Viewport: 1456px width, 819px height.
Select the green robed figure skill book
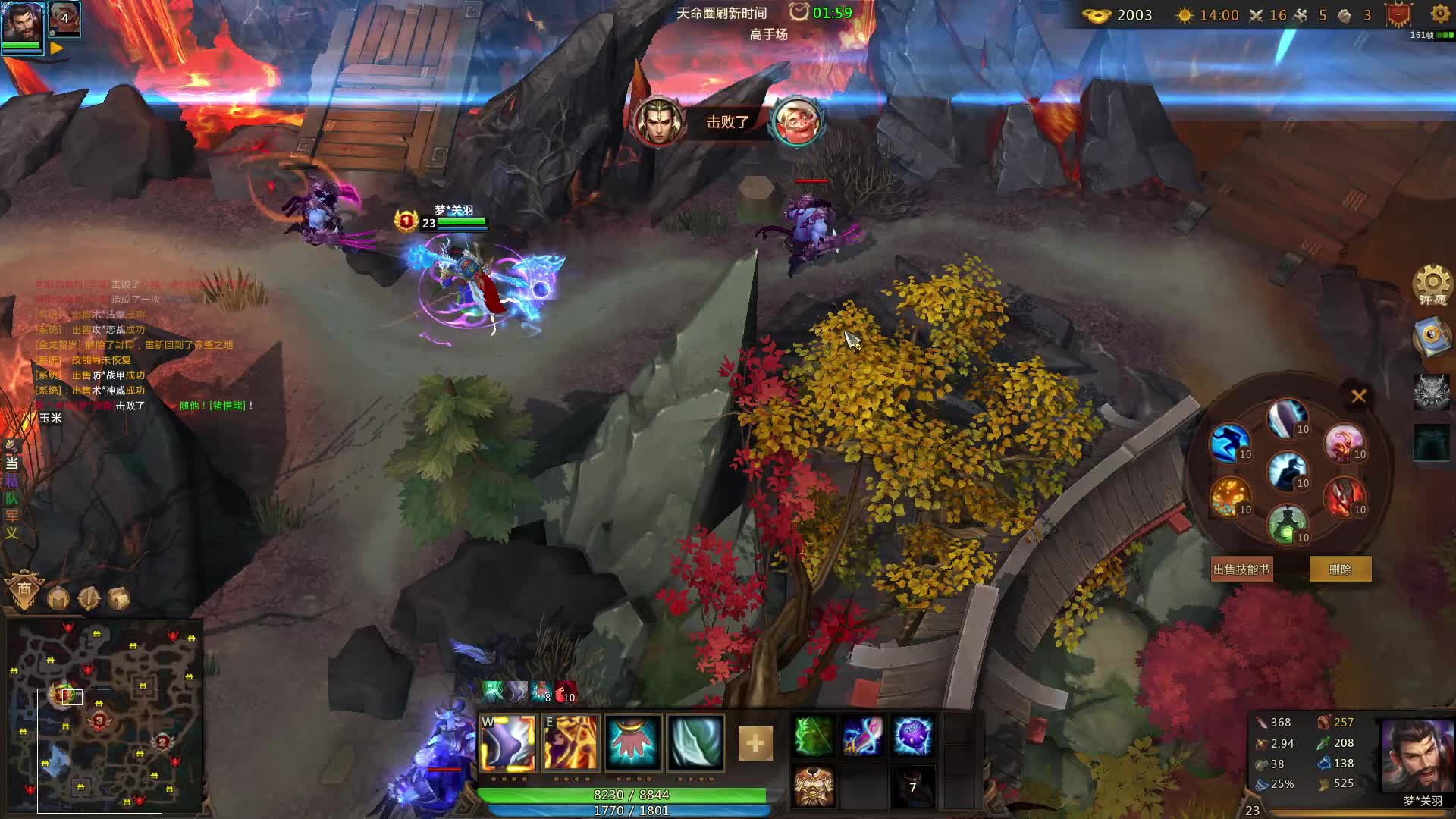tap(1286, 524)
